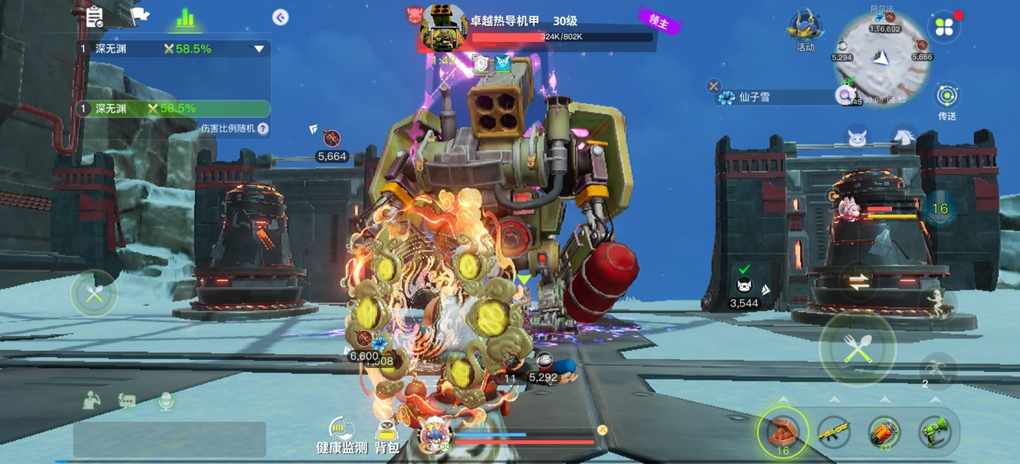Select the highlighted red item hotbar slot

781,432
